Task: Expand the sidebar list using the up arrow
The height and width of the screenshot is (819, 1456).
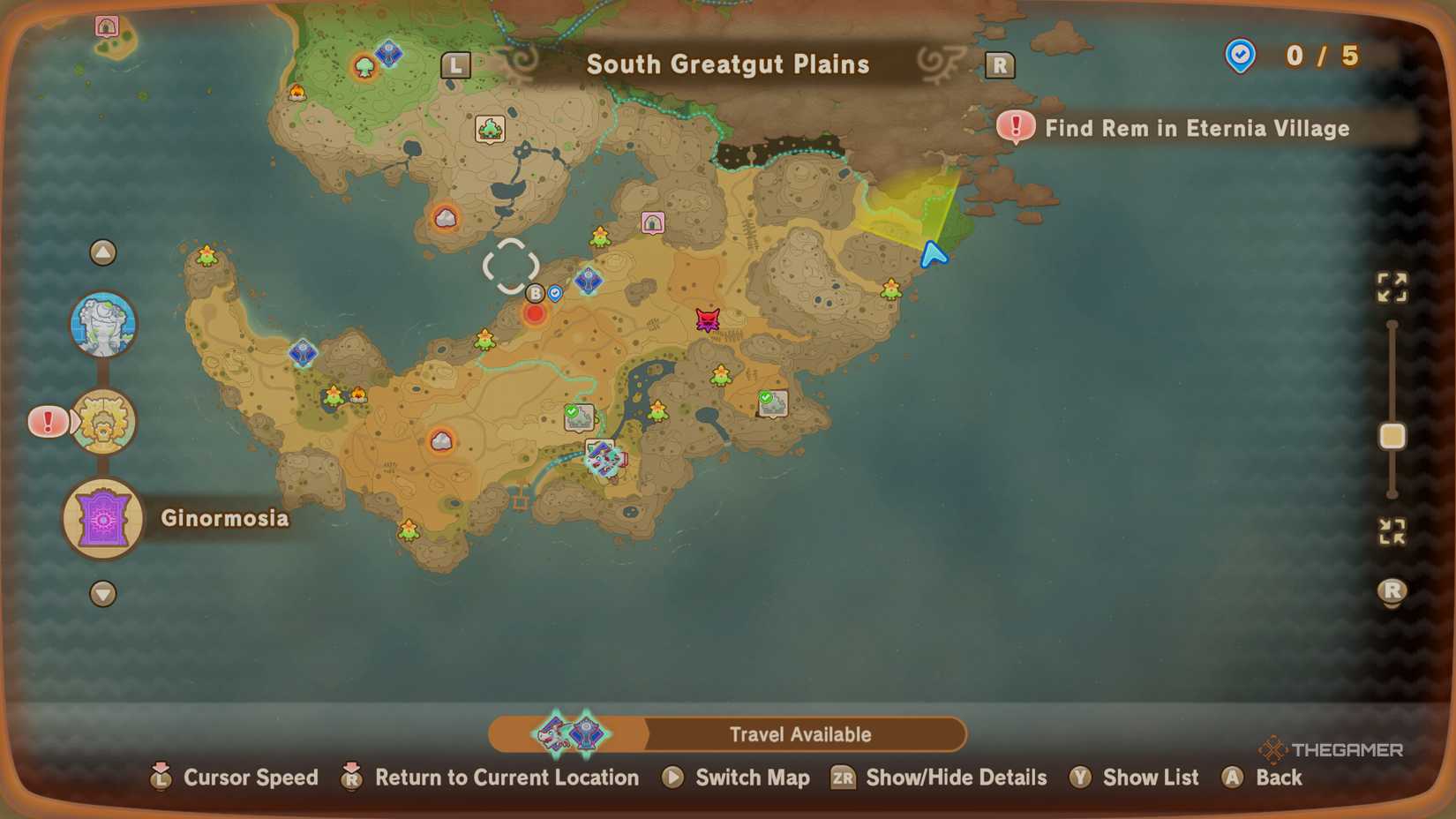Action: 103,252
